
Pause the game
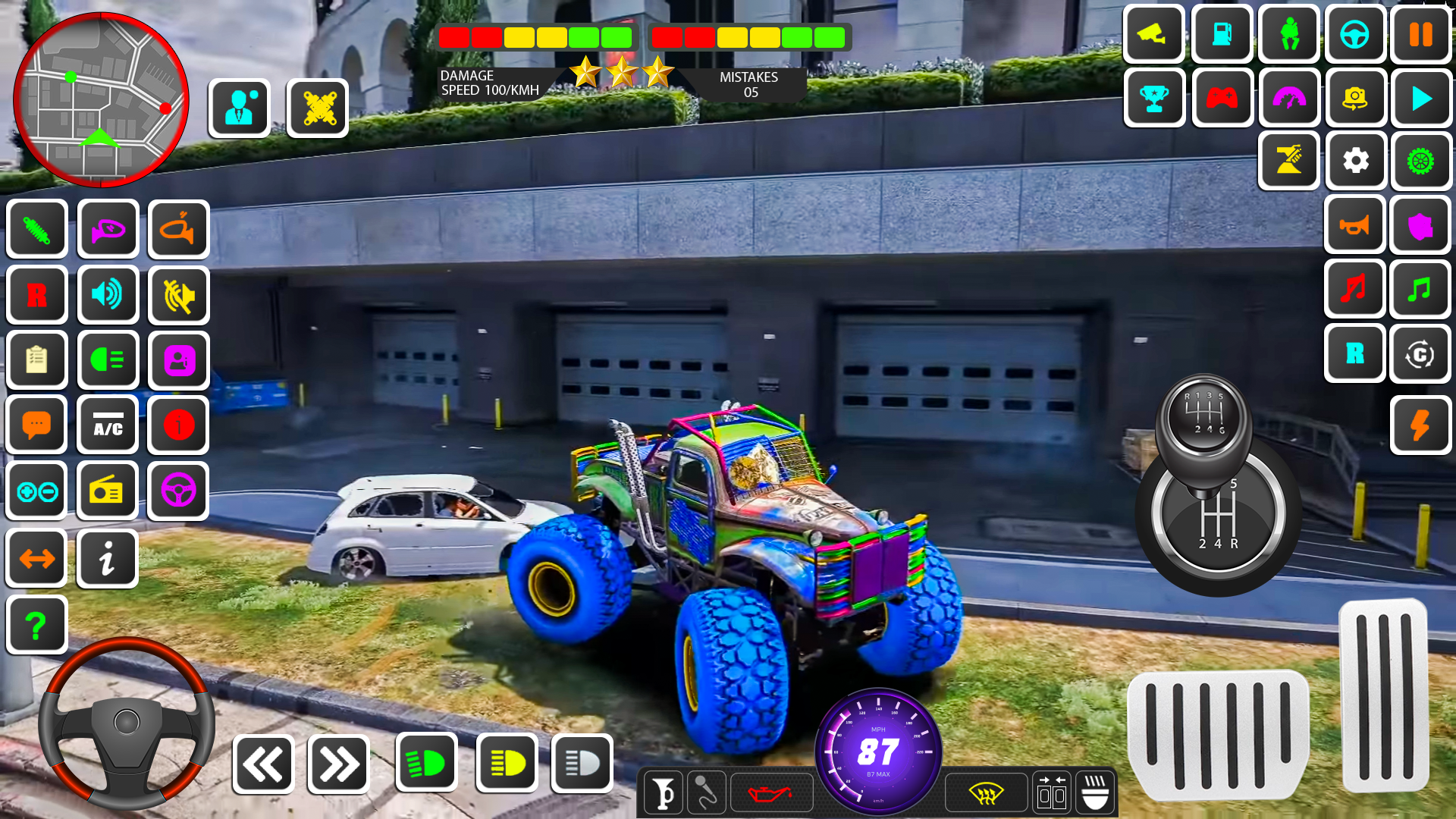[x=1421, y=35]
